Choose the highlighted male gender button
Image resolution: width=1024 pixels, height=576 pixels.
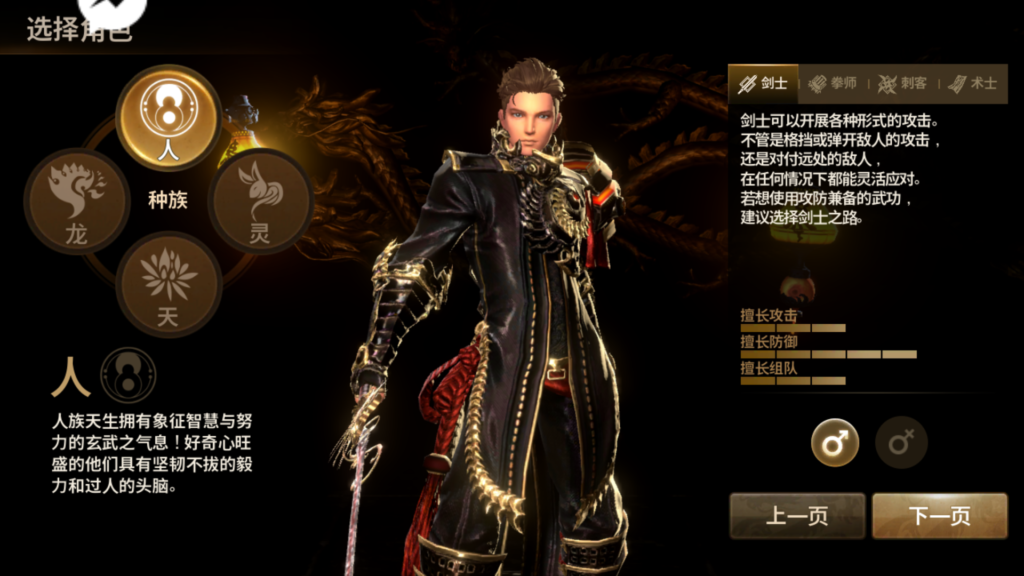pyautogui.click(x=834, y=443)
